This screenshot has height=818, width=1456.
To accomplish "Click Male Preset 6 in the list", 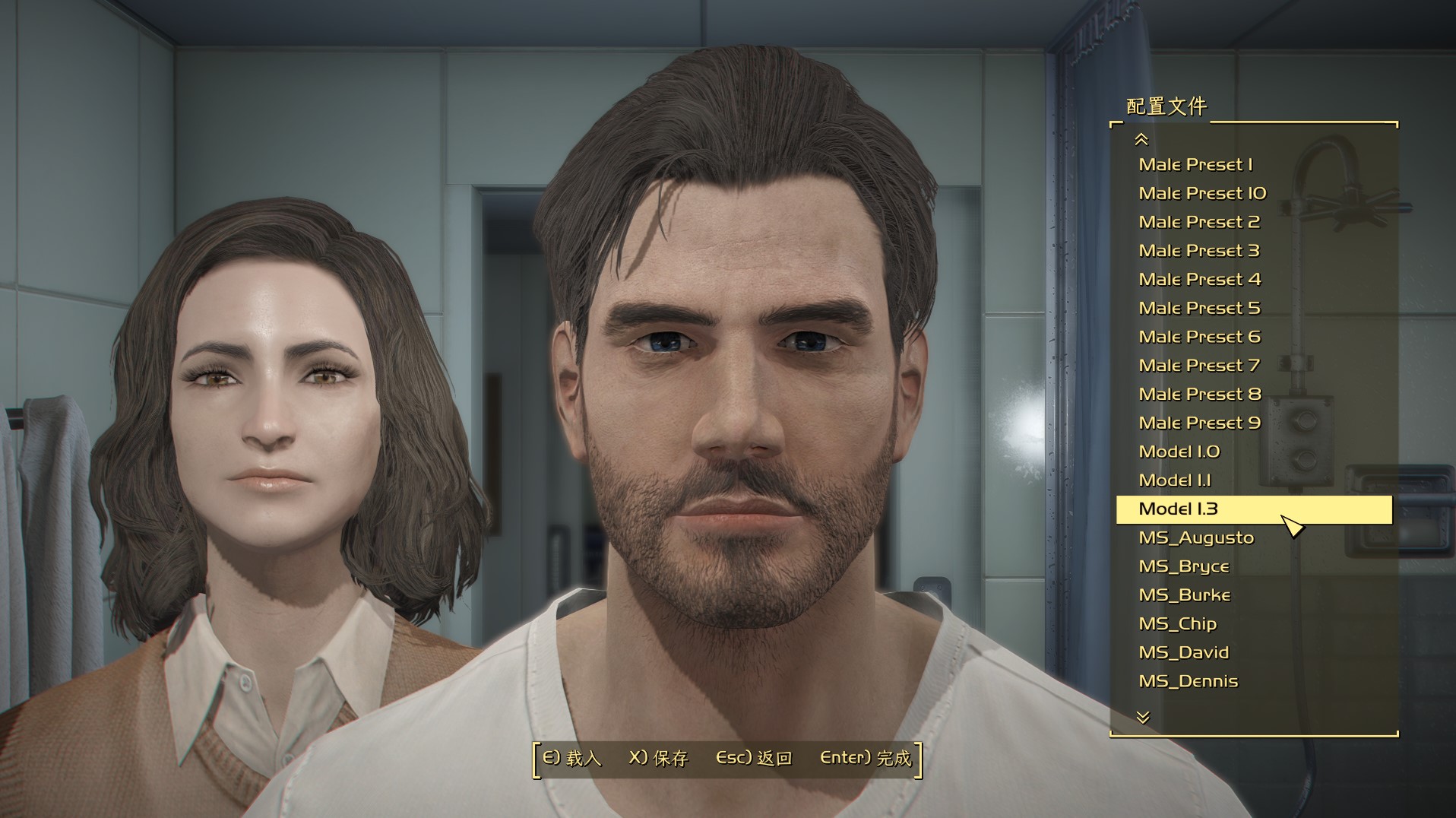I will (1199, 337).
